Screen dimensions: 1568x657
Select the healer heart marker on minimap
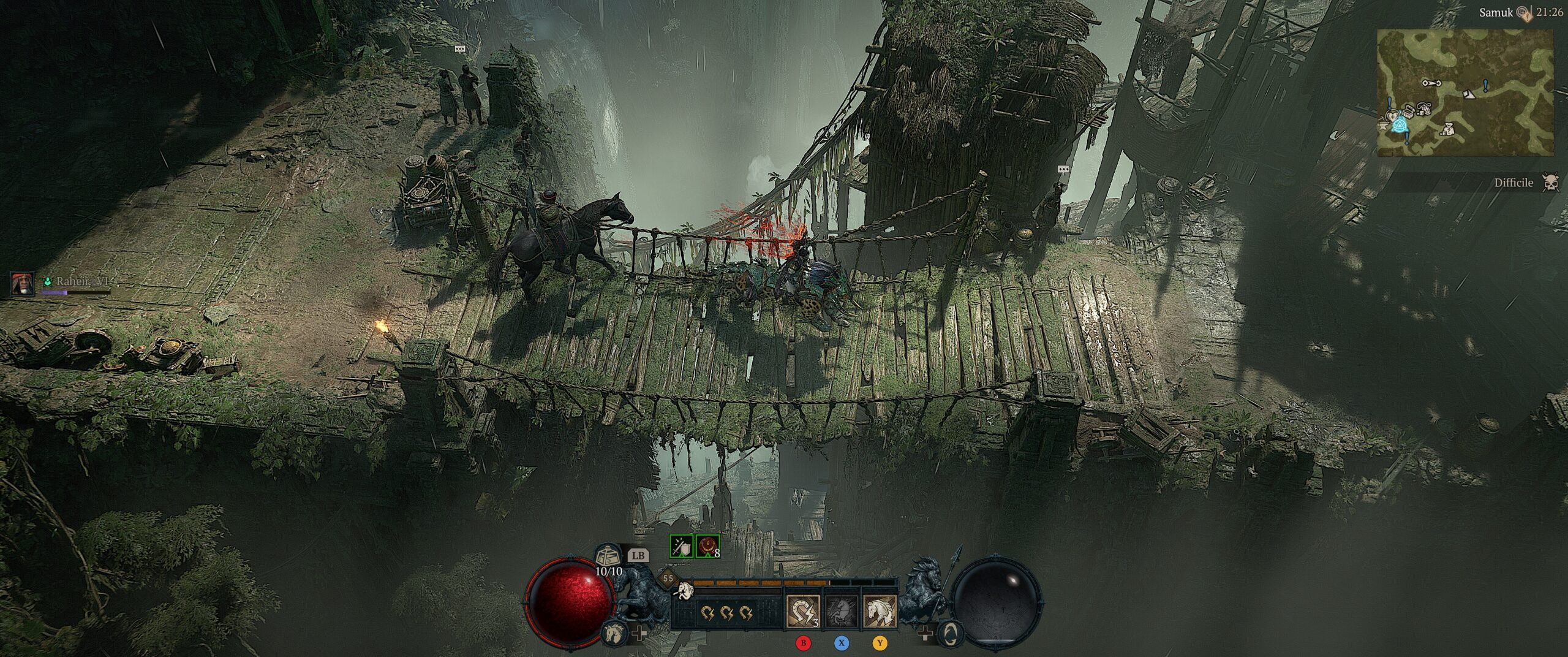click(1392, 115)
